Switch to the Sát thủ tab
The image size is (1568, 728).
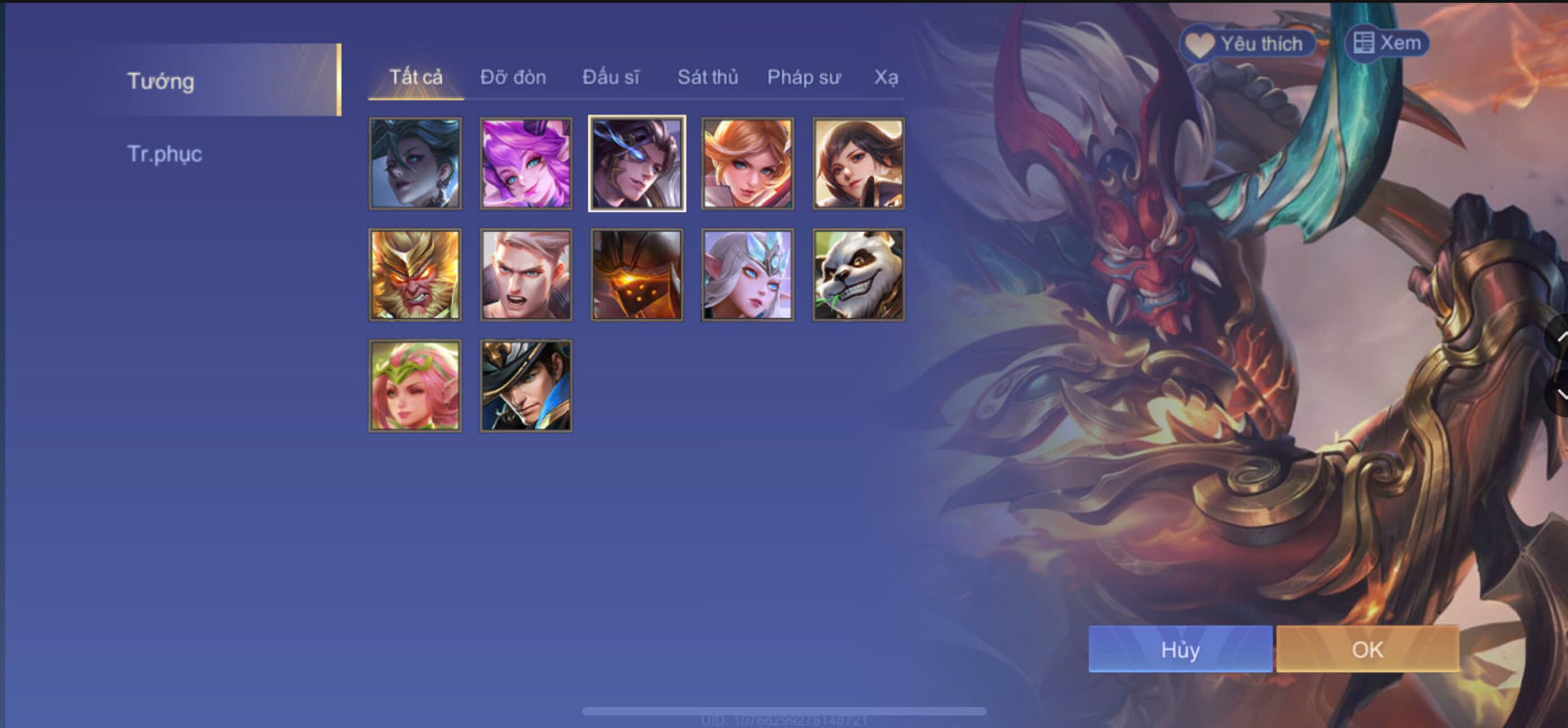pos(707,77)
